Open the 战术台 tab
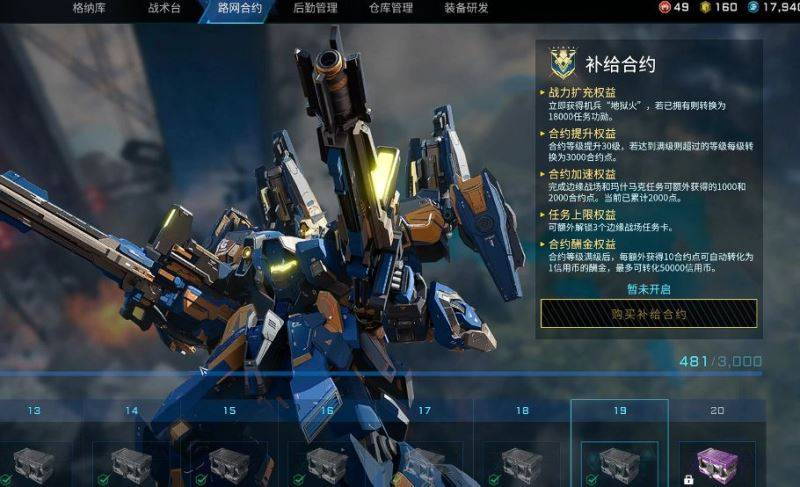800x487 pixels. (167, 8)
